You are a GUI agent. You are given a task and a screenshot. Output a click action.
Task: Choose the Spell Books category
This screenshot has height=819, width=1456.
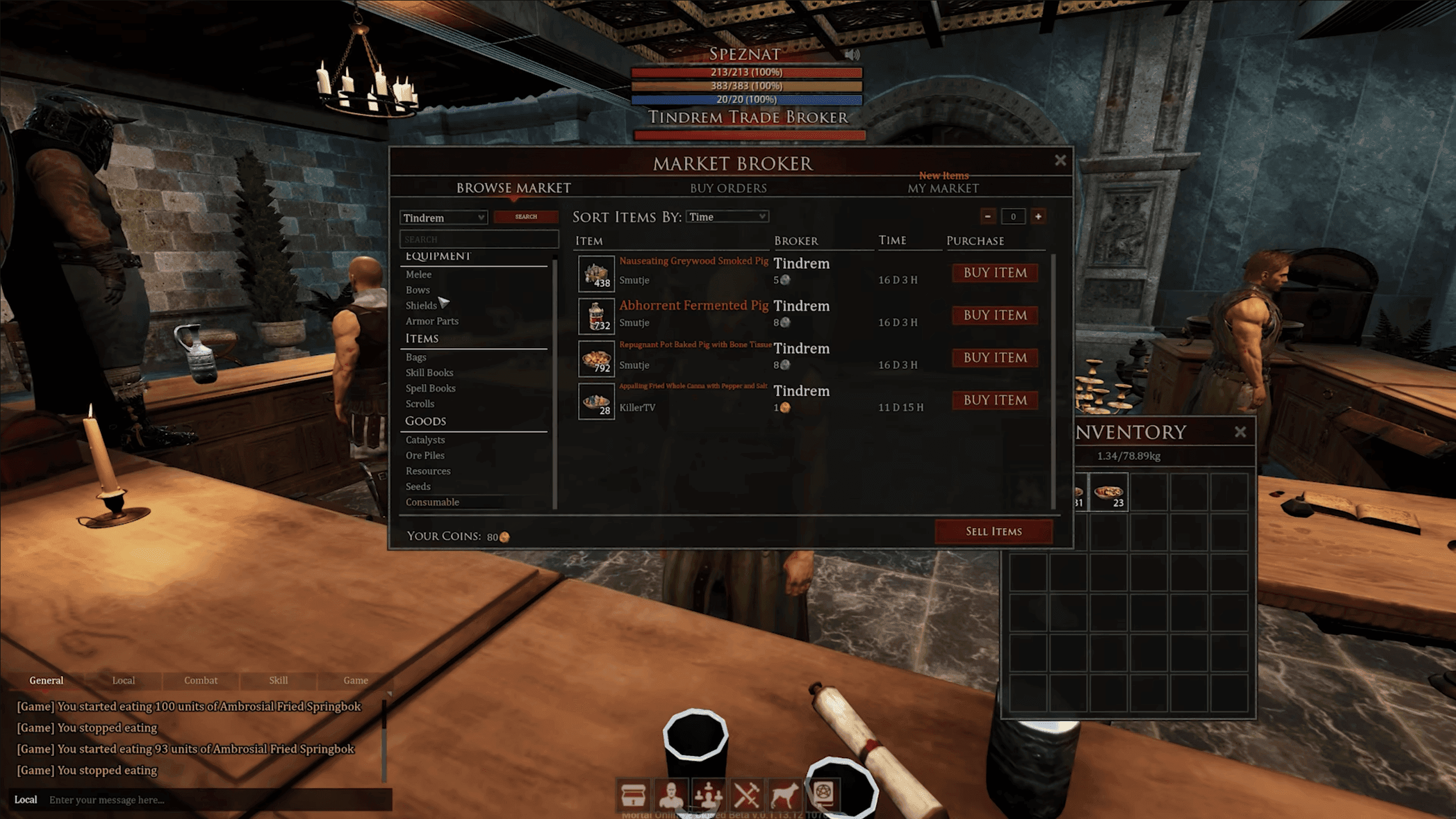431,388
